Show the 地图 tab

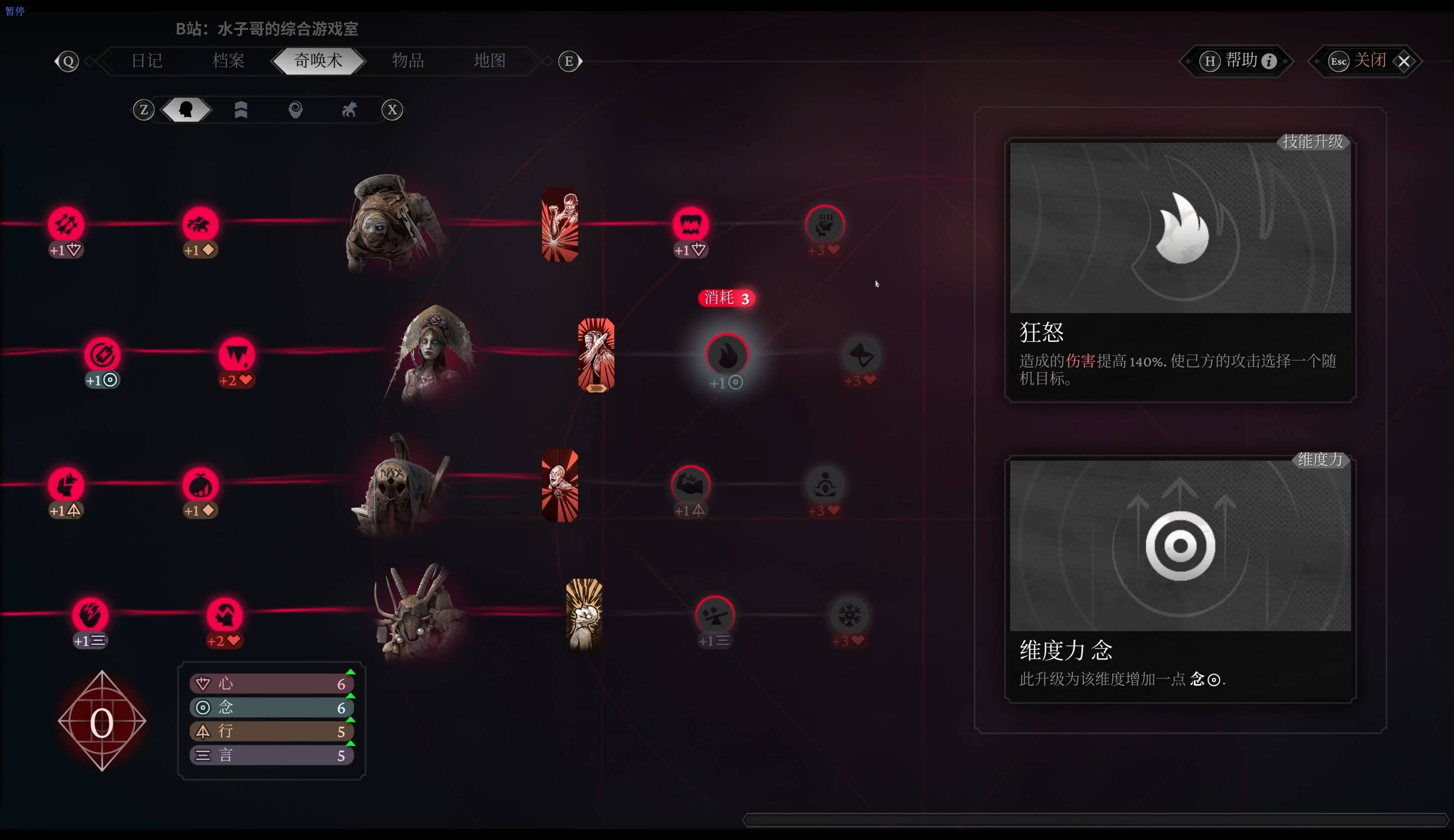489,61
